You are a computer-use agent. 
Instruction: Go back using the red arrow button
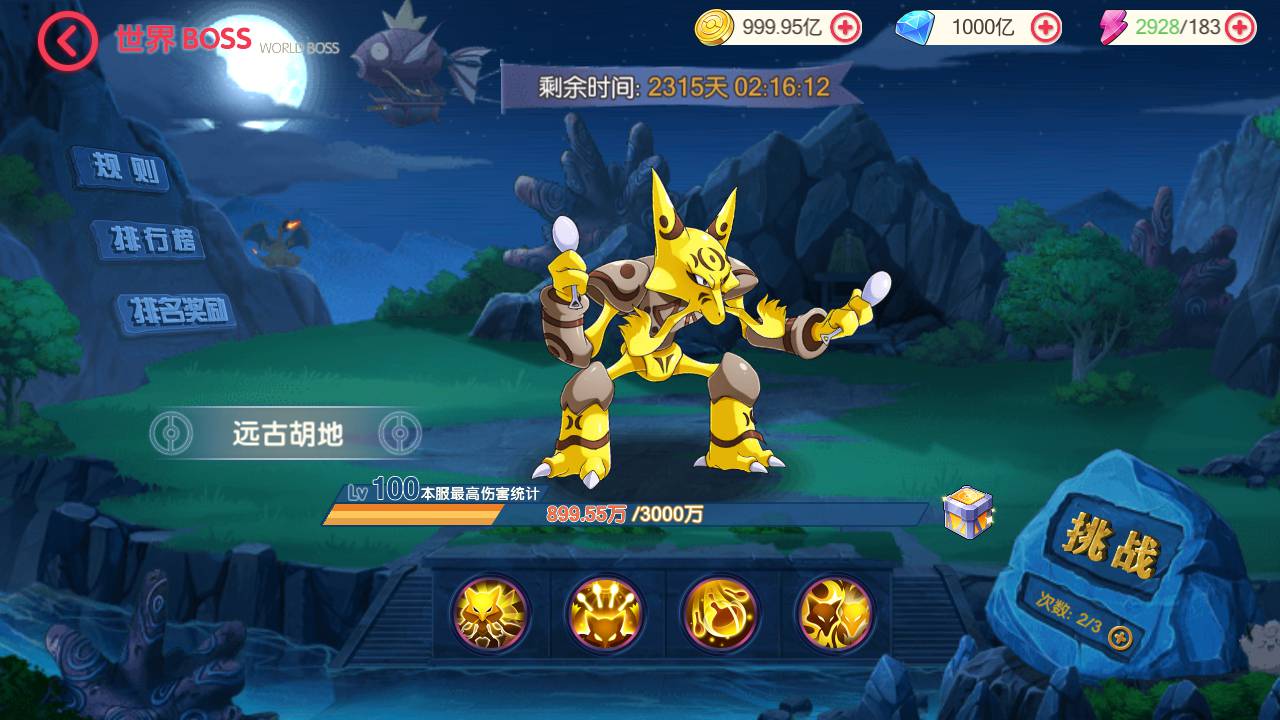(67, 41)
